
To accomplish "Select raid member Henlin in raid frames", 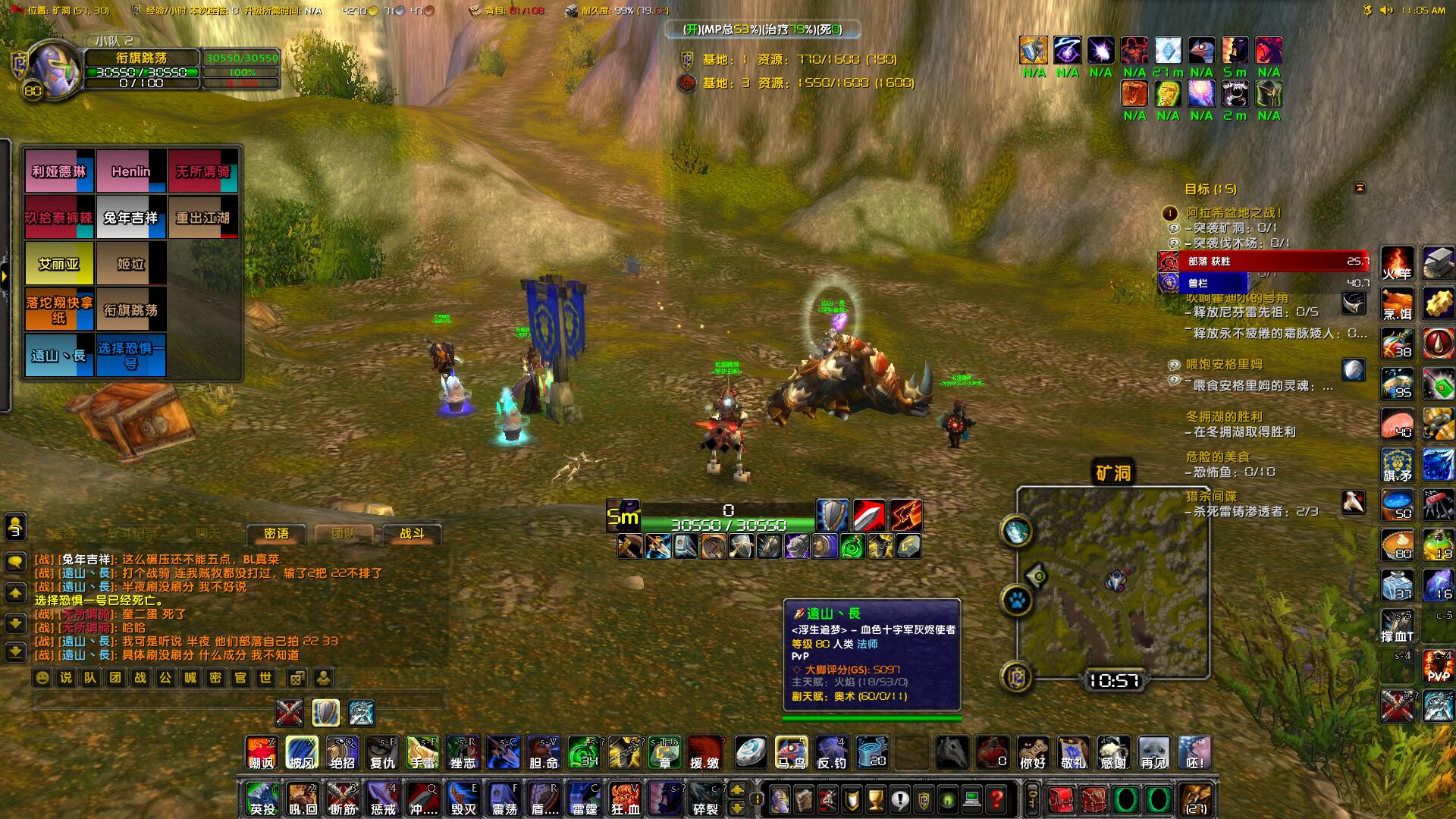I will click(x=131, y=171).
